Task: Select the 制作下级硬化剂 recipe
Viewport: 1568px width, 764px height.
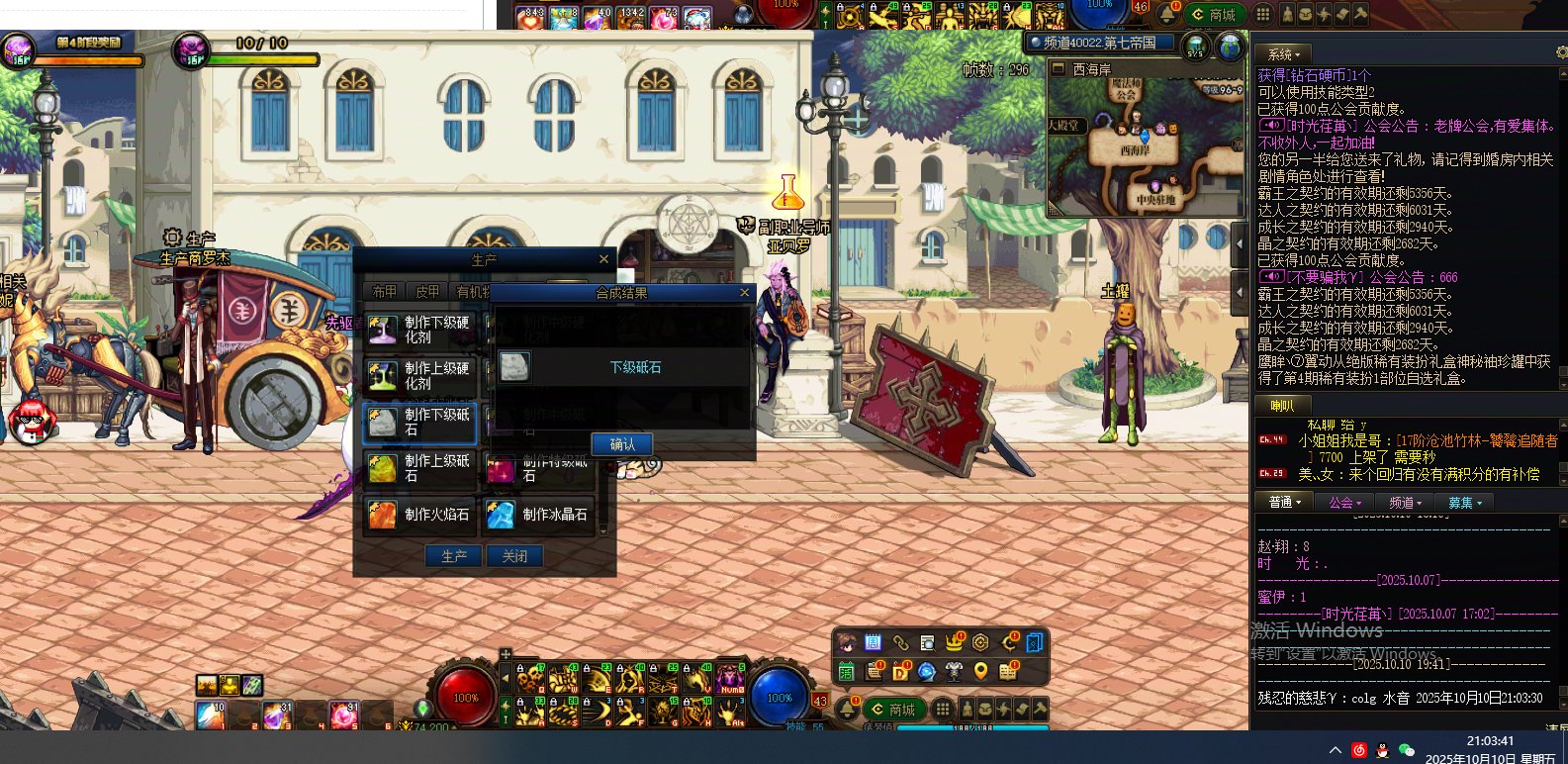Action: (419, 330)
